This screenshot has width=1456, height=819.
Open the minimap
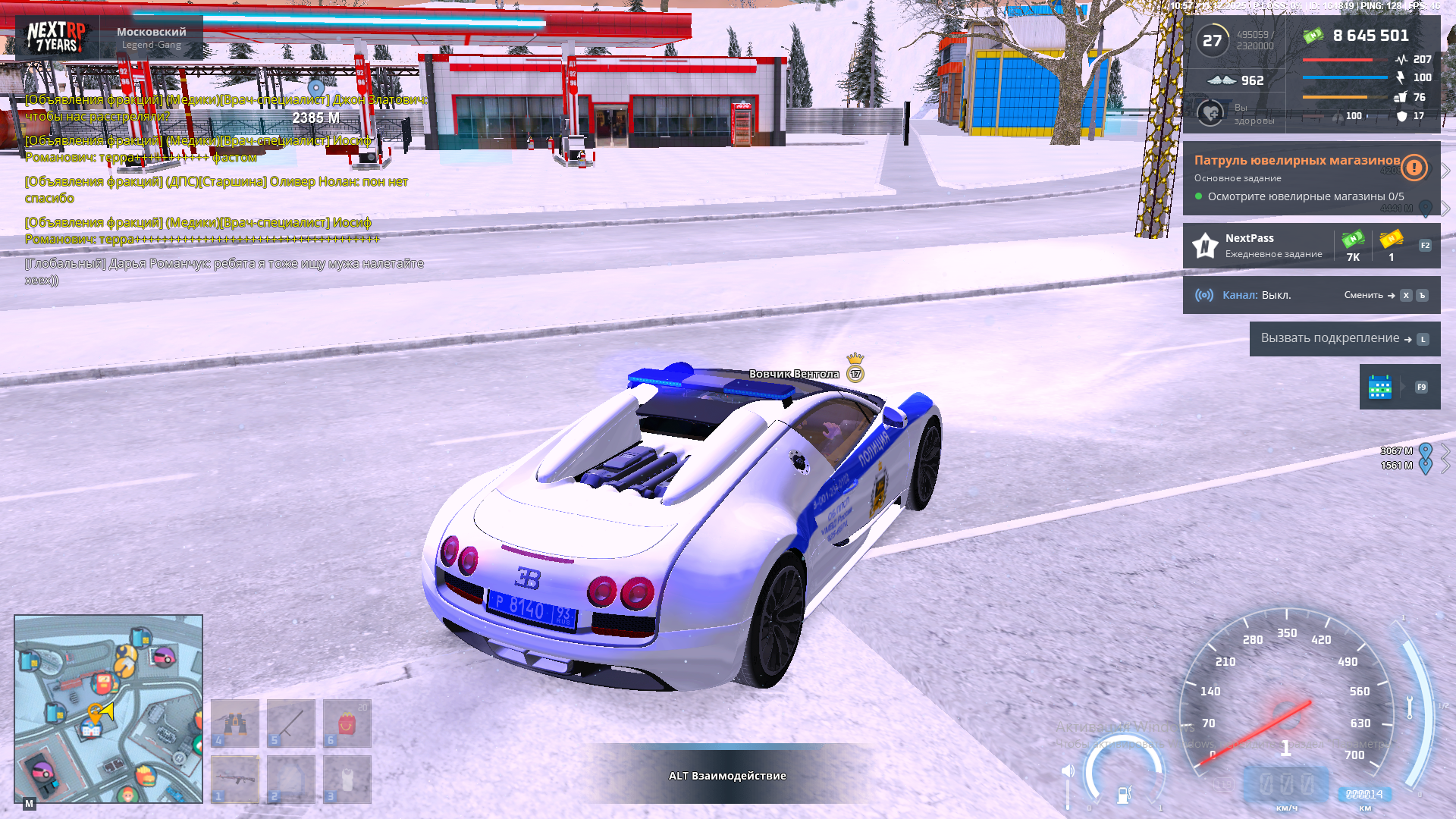pyautogui.click(x=108, y=708)
